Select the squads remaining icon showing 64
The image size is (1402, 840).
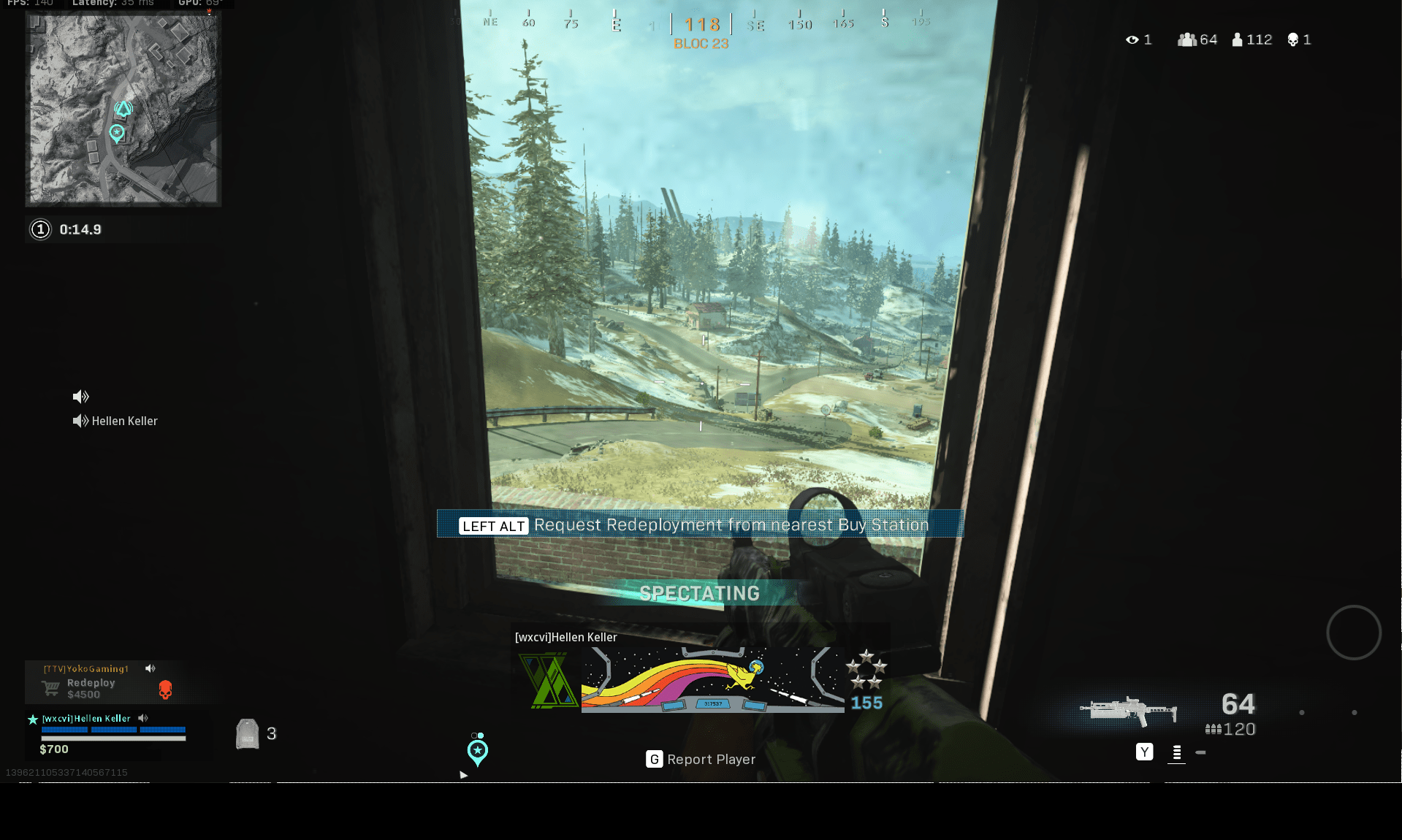[1187, 39]
